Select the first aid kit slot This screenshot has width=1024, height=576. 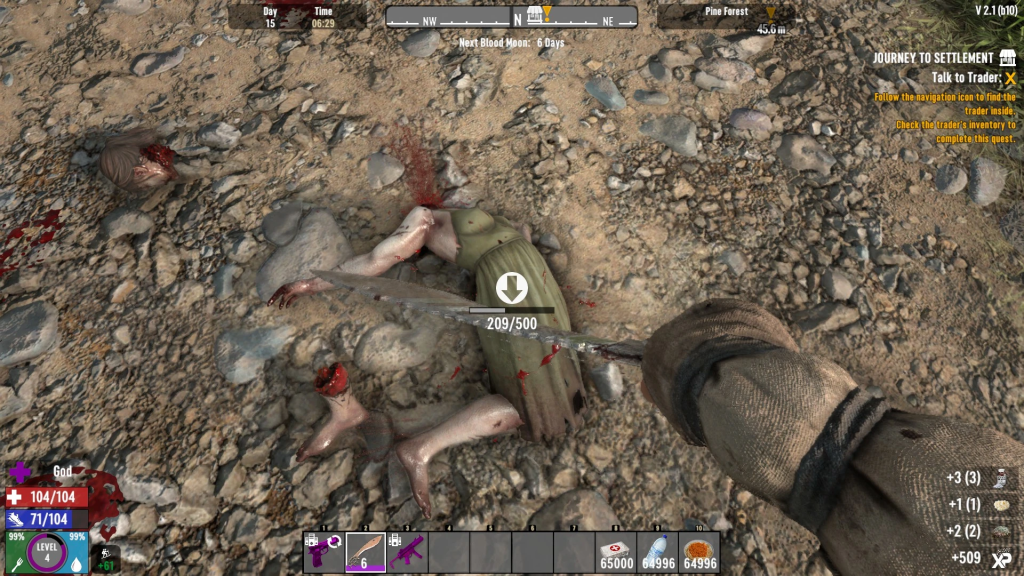(x=615, y=552)
